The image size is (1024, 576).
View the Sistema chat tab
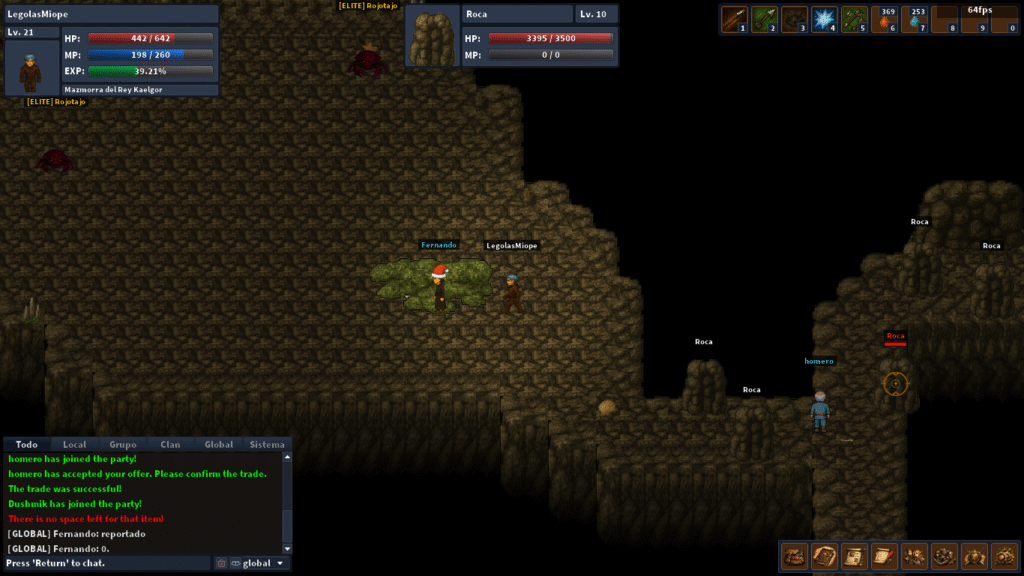(267, 444)
